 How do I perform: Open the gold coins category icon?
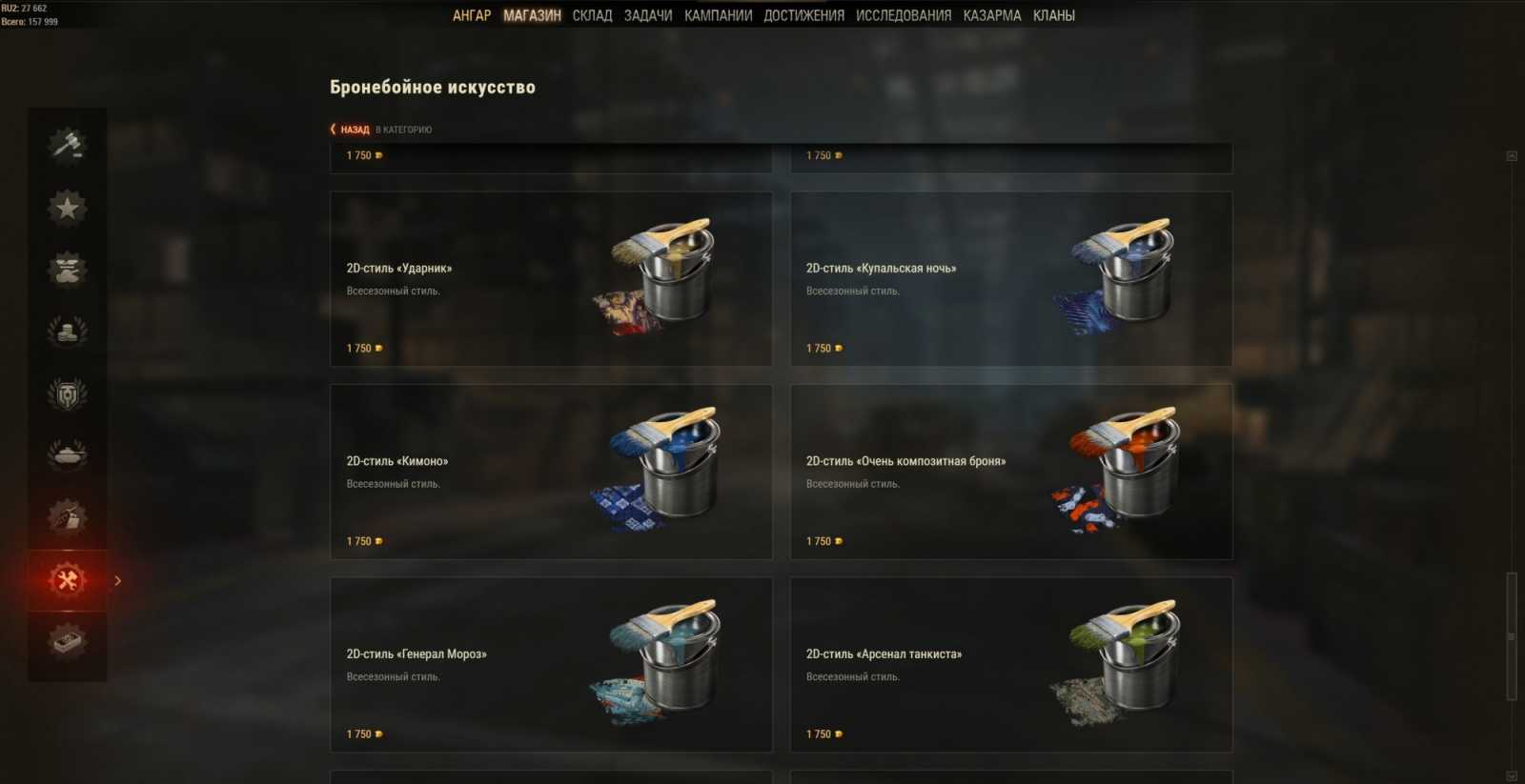tap(65, 332)
